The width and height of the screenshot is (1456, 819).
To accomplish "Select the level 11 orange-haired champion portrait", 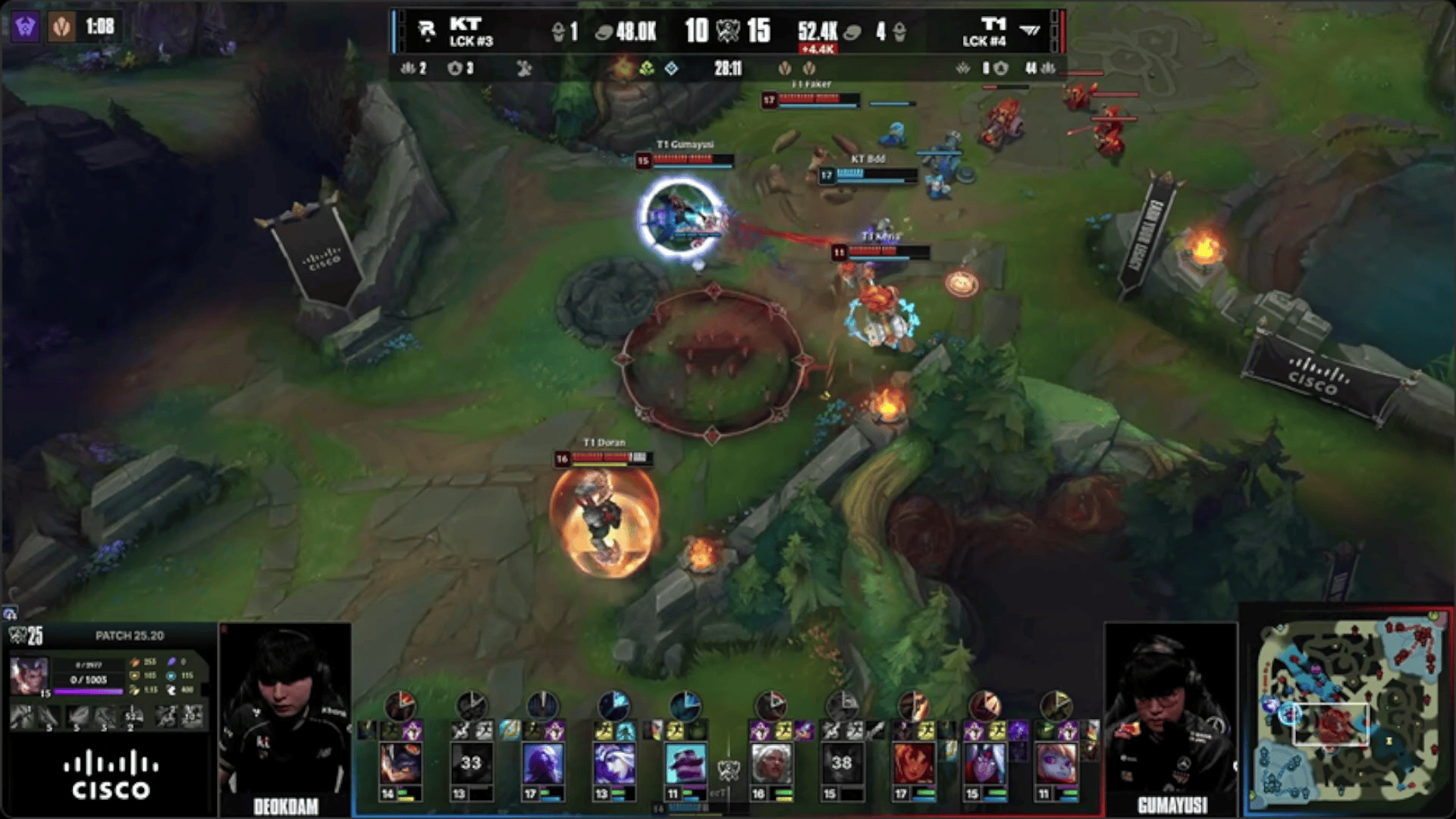I will click(x=1056, y=764).
